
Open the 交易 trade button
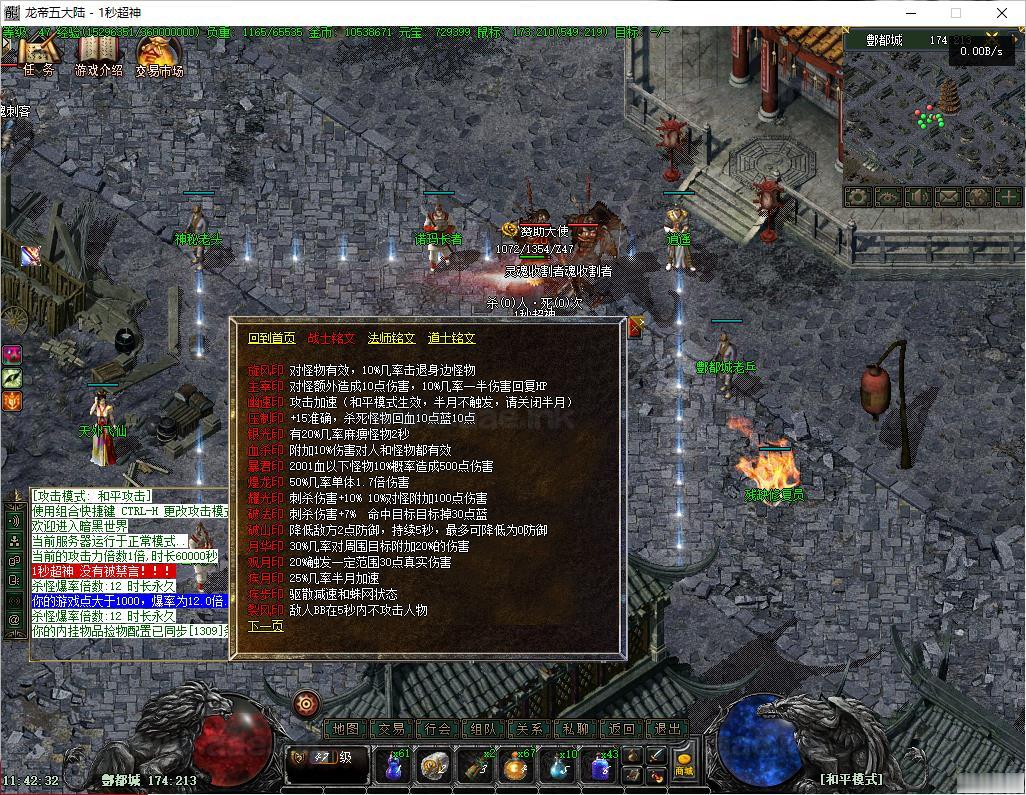click(392, 729)
